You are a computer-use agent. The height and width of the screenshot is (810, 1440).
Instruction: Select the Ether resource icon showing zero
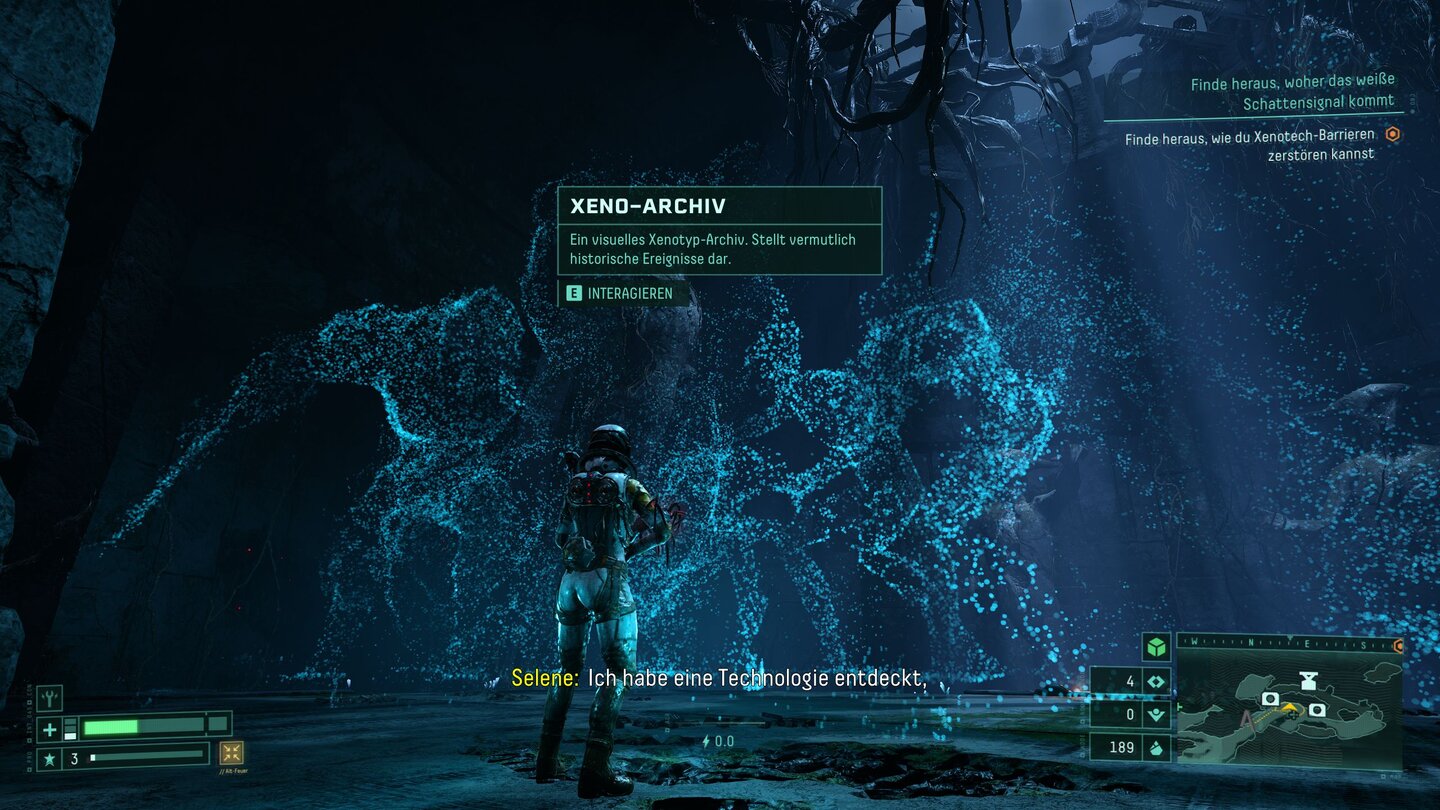(x=1156, y=712)
